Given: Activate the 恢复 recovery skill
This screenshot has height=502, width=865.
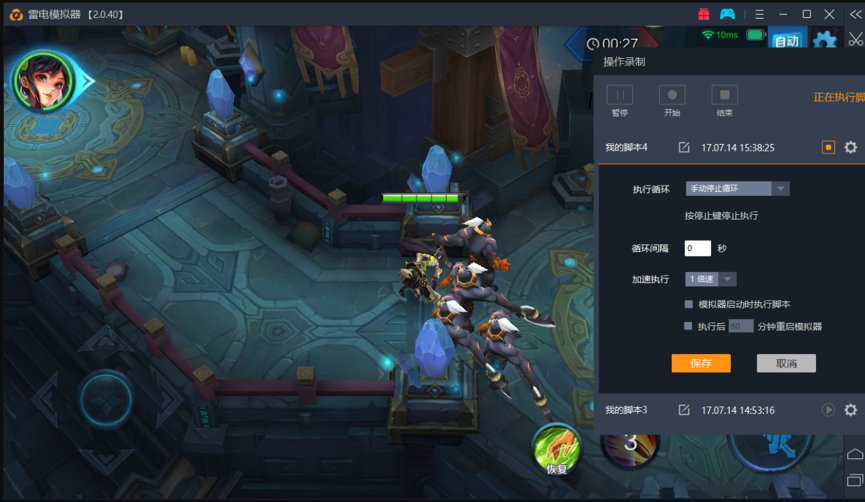Looking at the screenshot, I should (557, 449).
